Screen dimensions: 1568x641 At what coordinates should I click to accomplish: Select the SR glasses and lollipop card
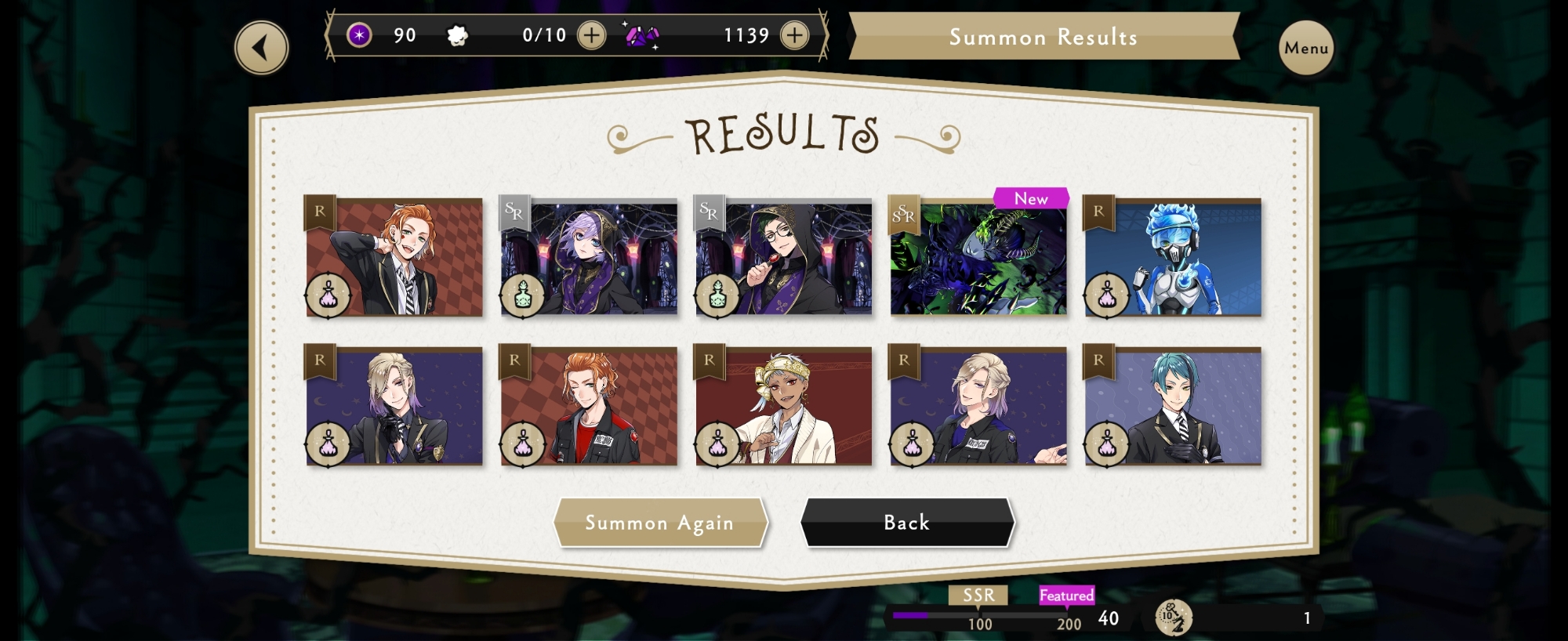point(784,257)
